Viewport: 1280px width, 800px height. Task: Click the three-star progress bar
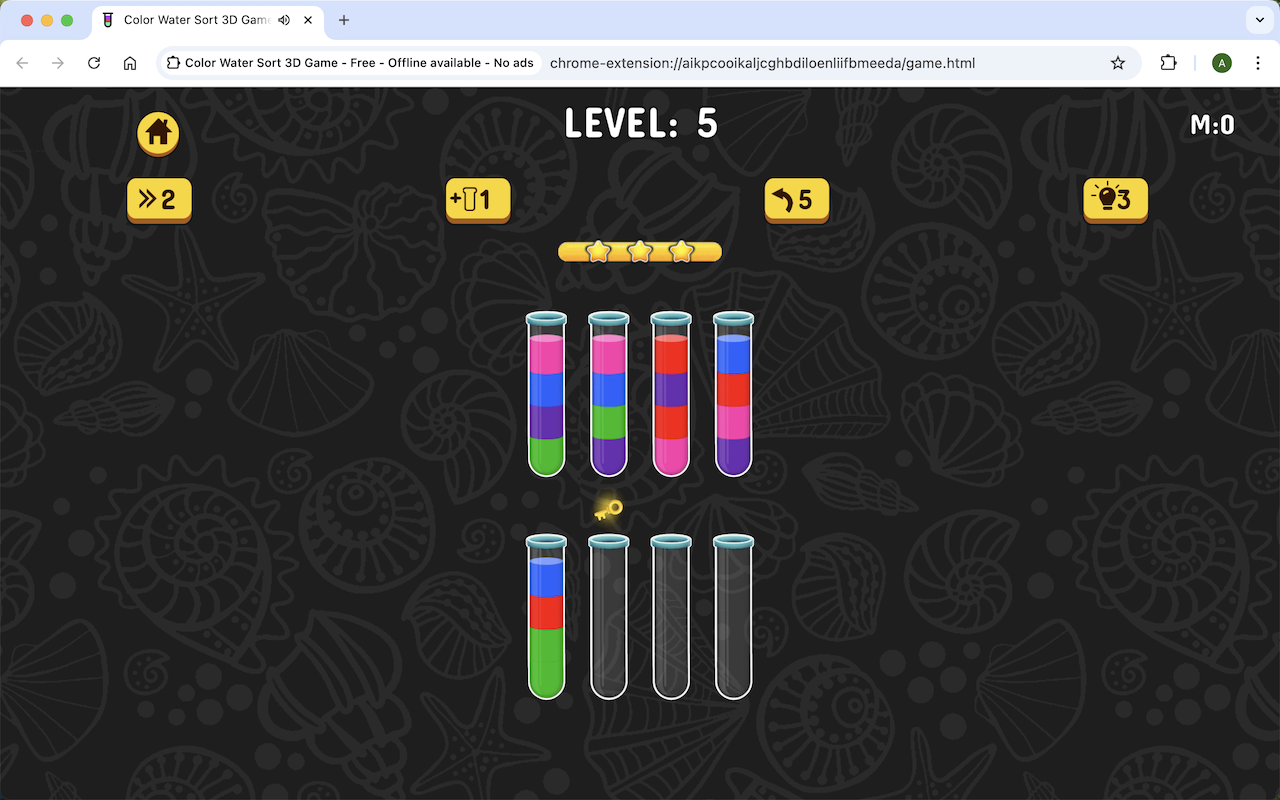(x=639, y=251)
